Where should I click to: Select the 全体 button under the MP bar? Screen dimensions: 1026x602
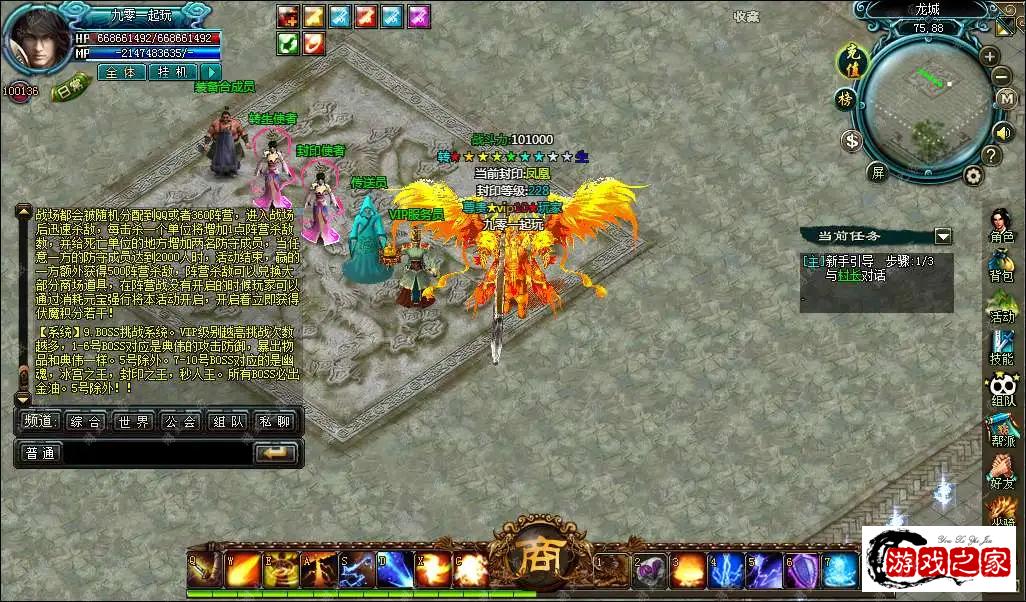click(x=121, y=72)
